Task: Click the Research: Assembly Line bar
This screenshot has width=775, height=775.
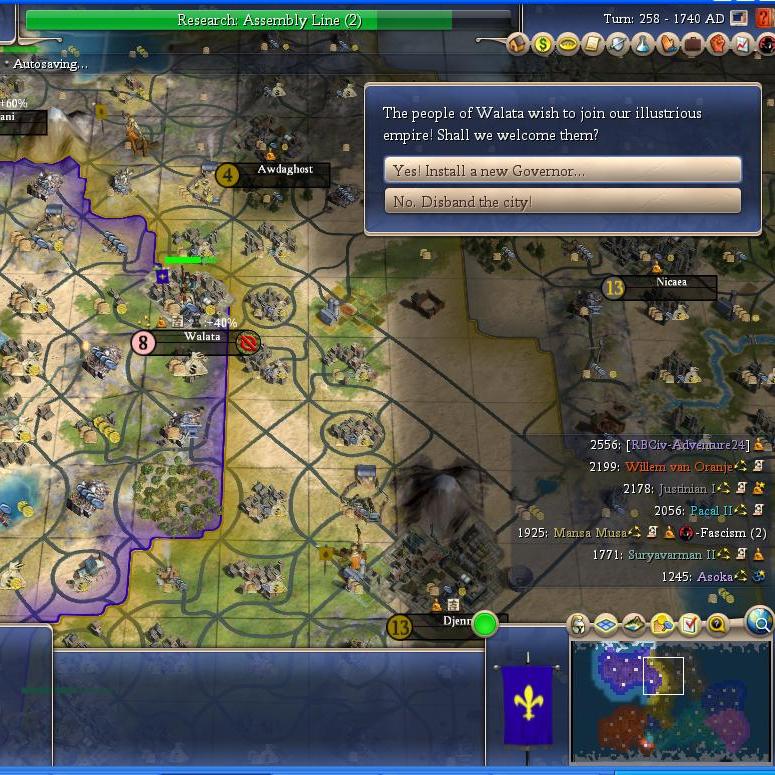Action: tap(268, 20)
